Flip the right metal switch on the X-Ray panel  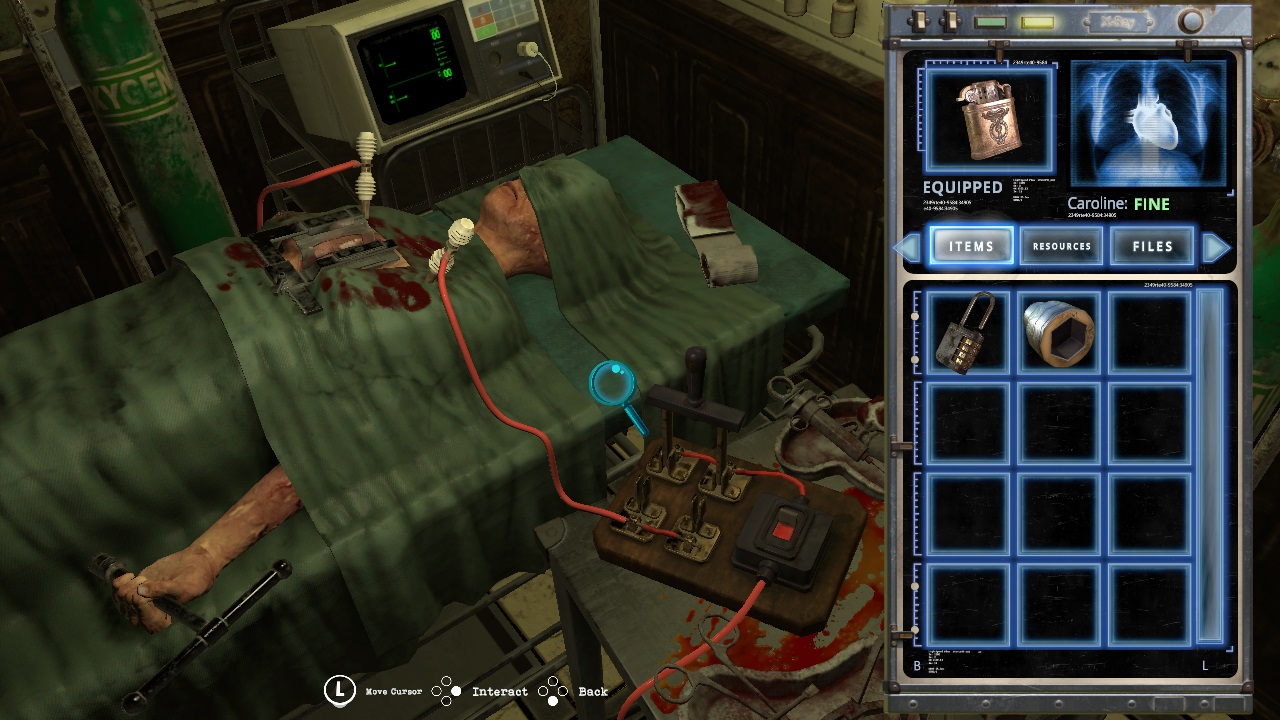pos(951,20)
